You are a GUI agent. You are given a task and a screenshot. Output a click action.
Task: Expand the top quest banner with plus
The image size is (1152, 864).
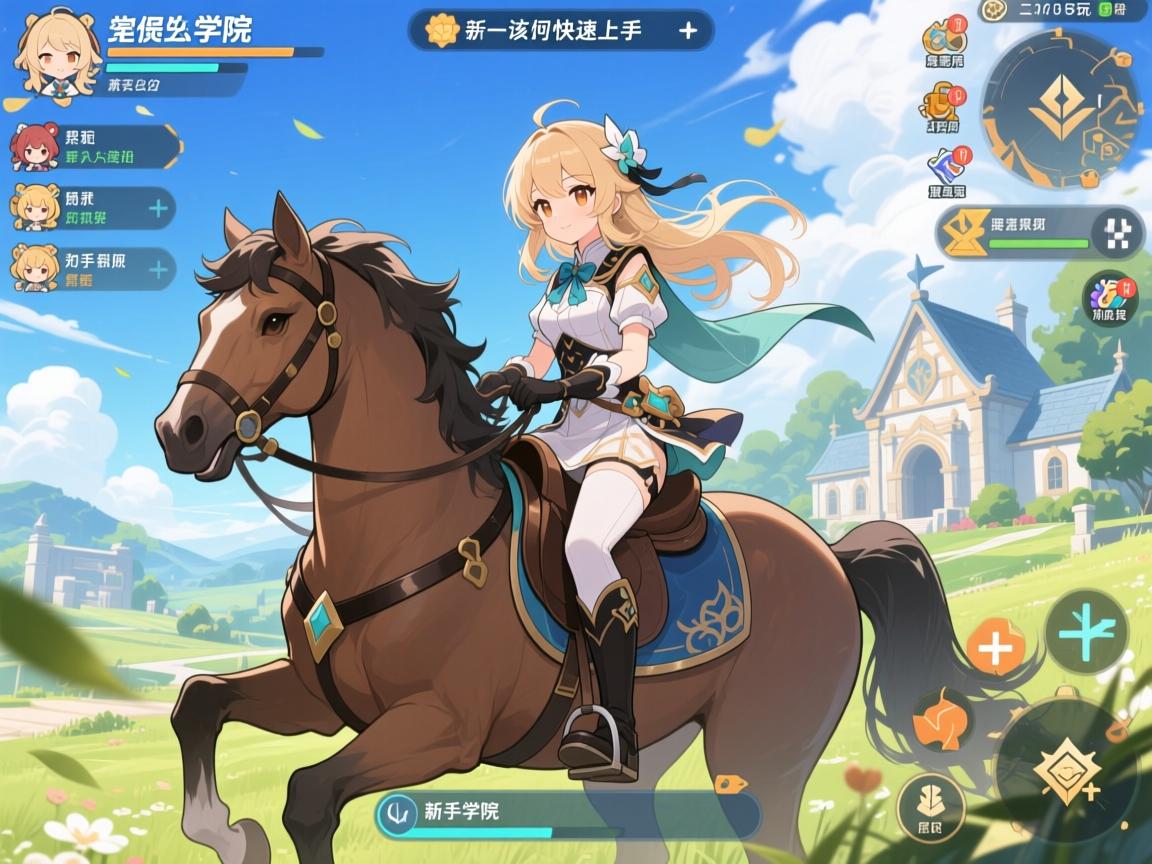(x=688, y=30)
